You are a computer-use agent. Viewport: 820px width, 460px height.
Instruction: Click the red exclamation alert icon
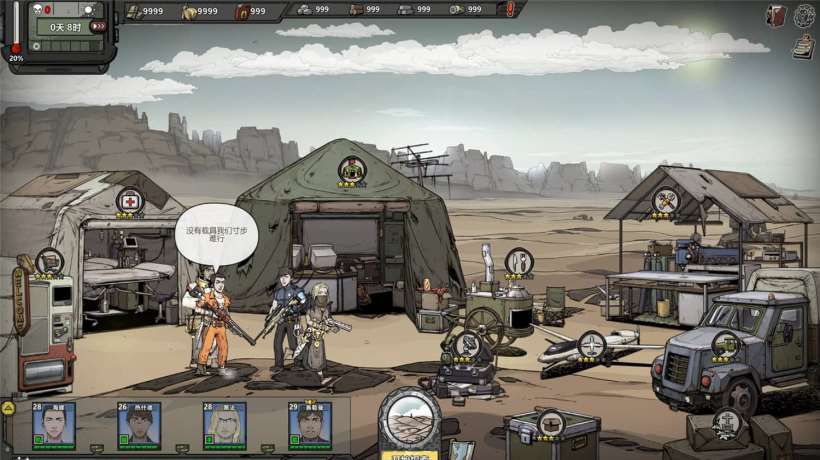(511, 10)
